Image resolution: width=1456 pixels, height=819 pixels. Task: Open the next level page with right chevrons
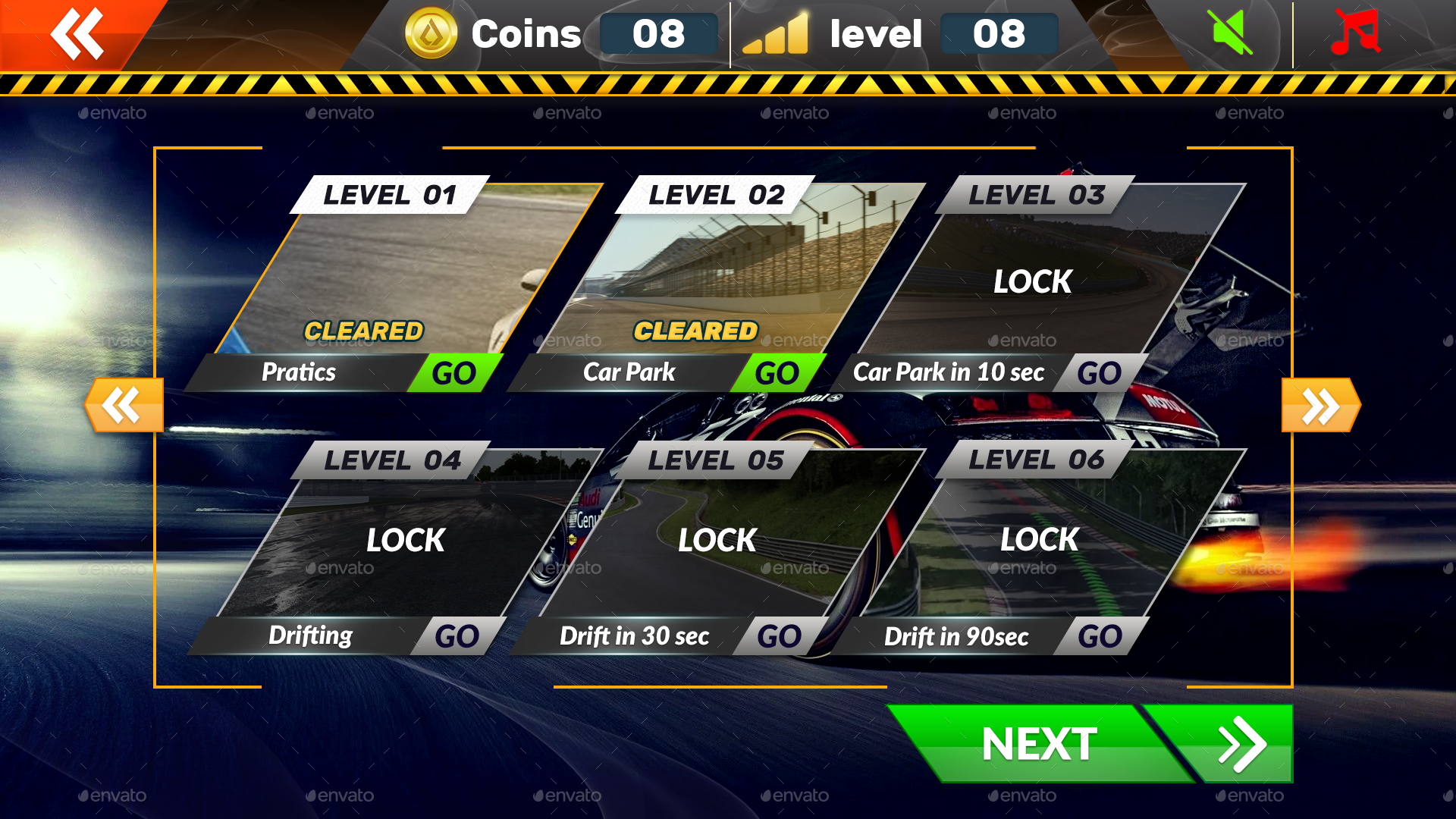coord(1319,404)
